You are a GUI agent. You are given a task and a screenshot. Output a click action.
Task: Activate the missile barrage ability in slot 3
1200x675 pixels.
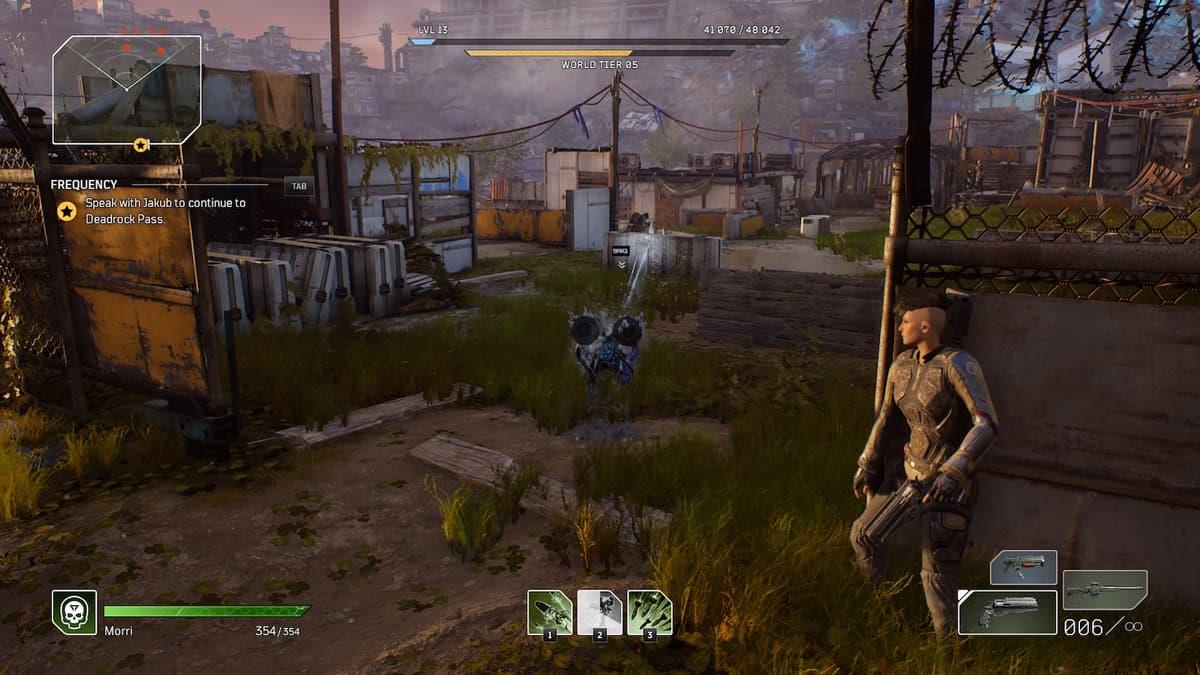(650, 612)
